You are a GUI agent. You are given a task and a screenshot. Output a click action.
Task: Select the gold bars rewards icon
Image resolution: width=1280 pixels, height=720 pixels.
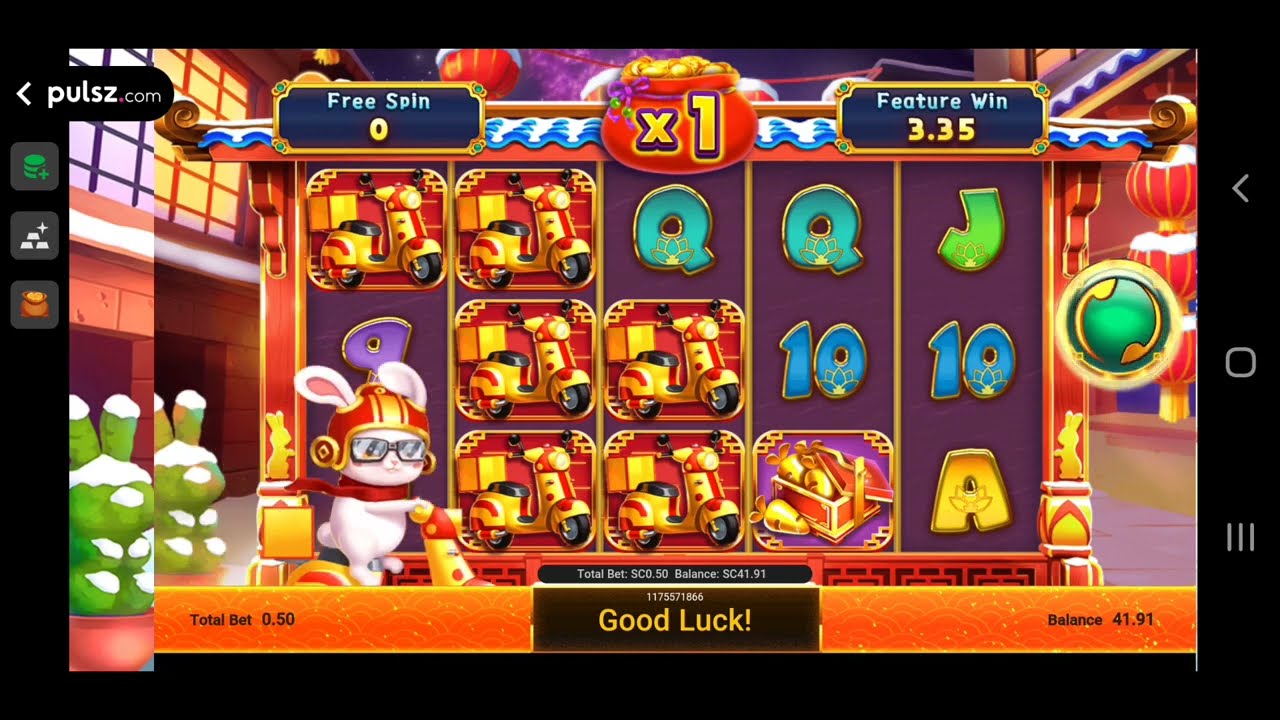34,235
